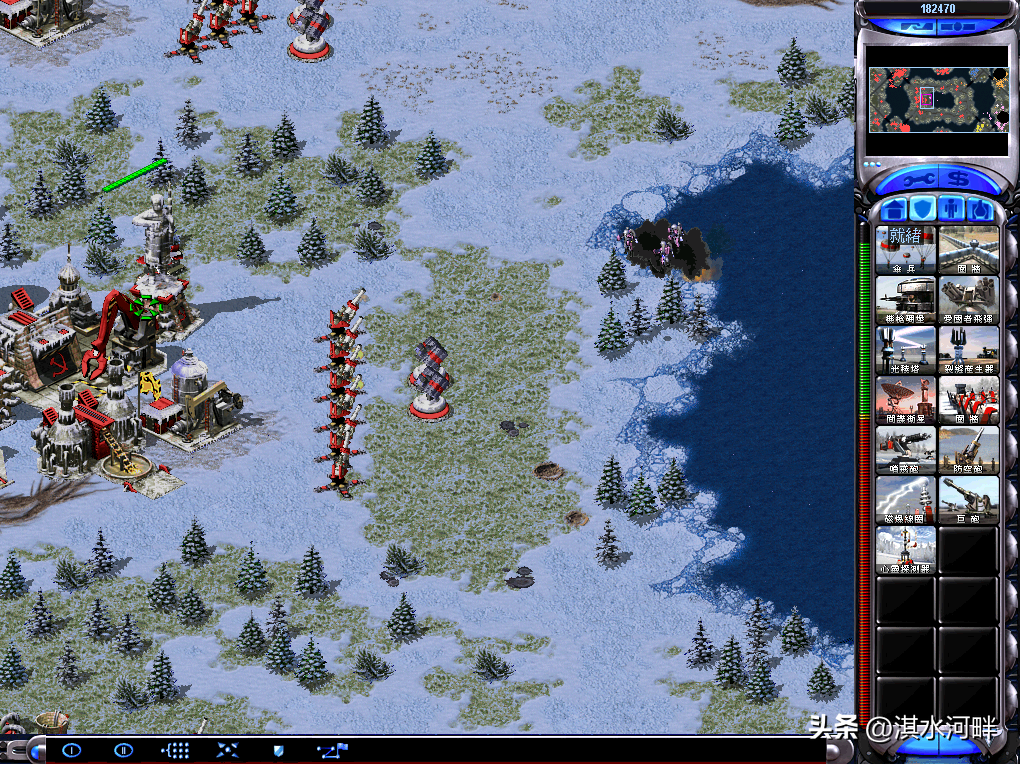Switch to the infantry production tab
1020x764 pixels.
[952, 210]
